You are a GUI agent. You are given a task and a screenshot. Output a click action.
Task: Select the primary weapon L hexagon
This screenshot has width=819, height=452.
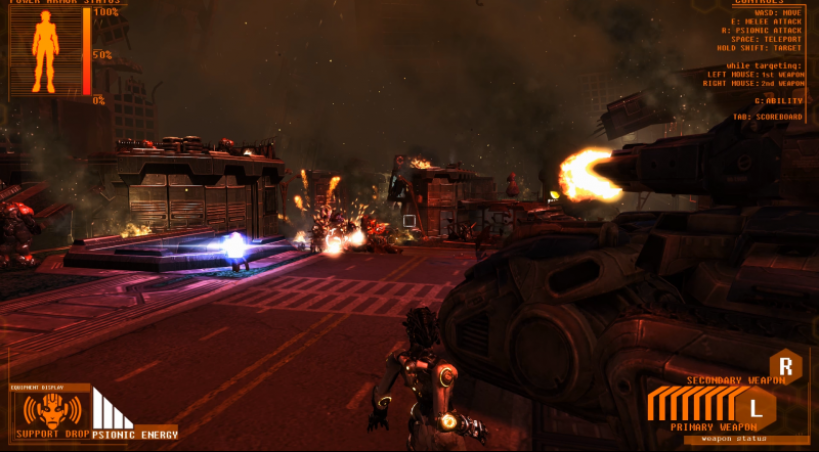point(755,406)
